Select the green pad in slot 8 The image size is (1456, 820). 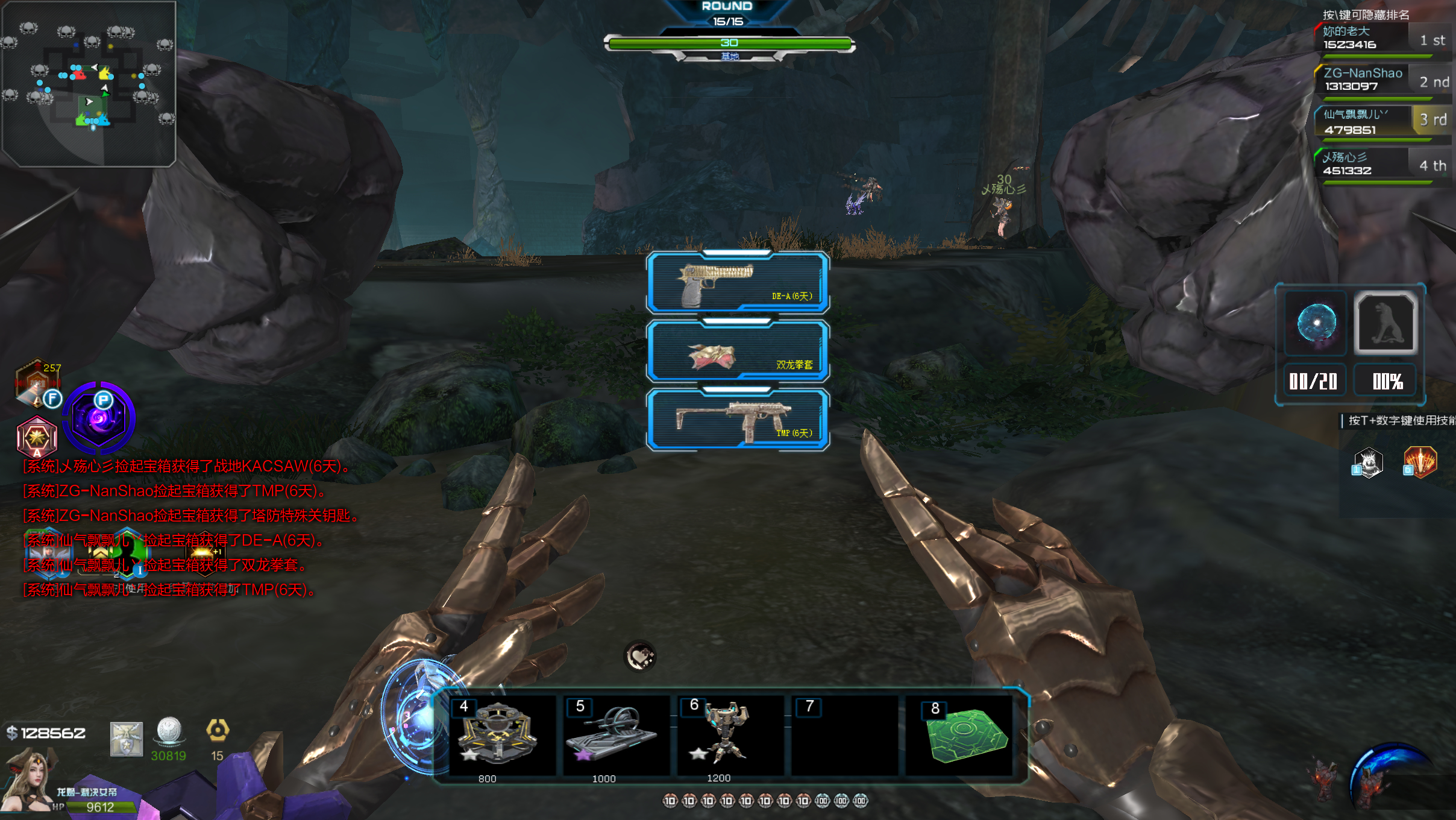click(x=961, y=736)
